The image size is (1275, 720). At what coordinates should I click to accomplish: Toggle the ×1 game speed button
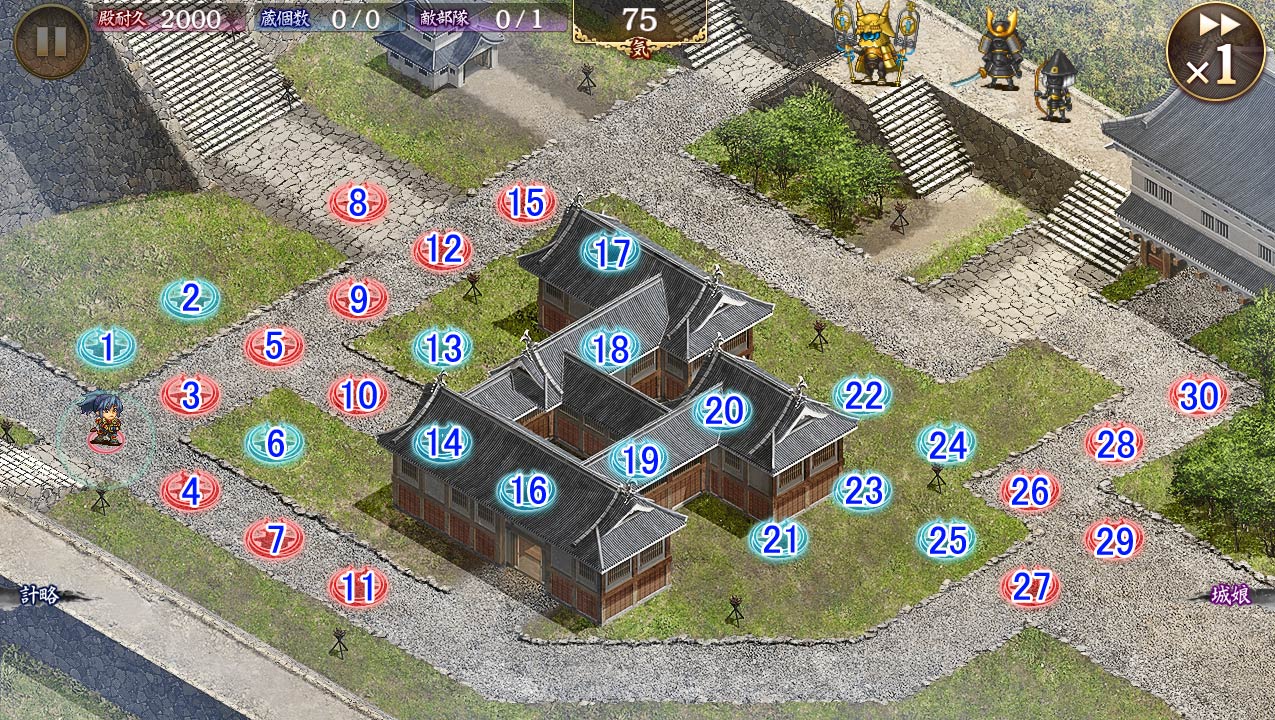[x=1213, y=51]
